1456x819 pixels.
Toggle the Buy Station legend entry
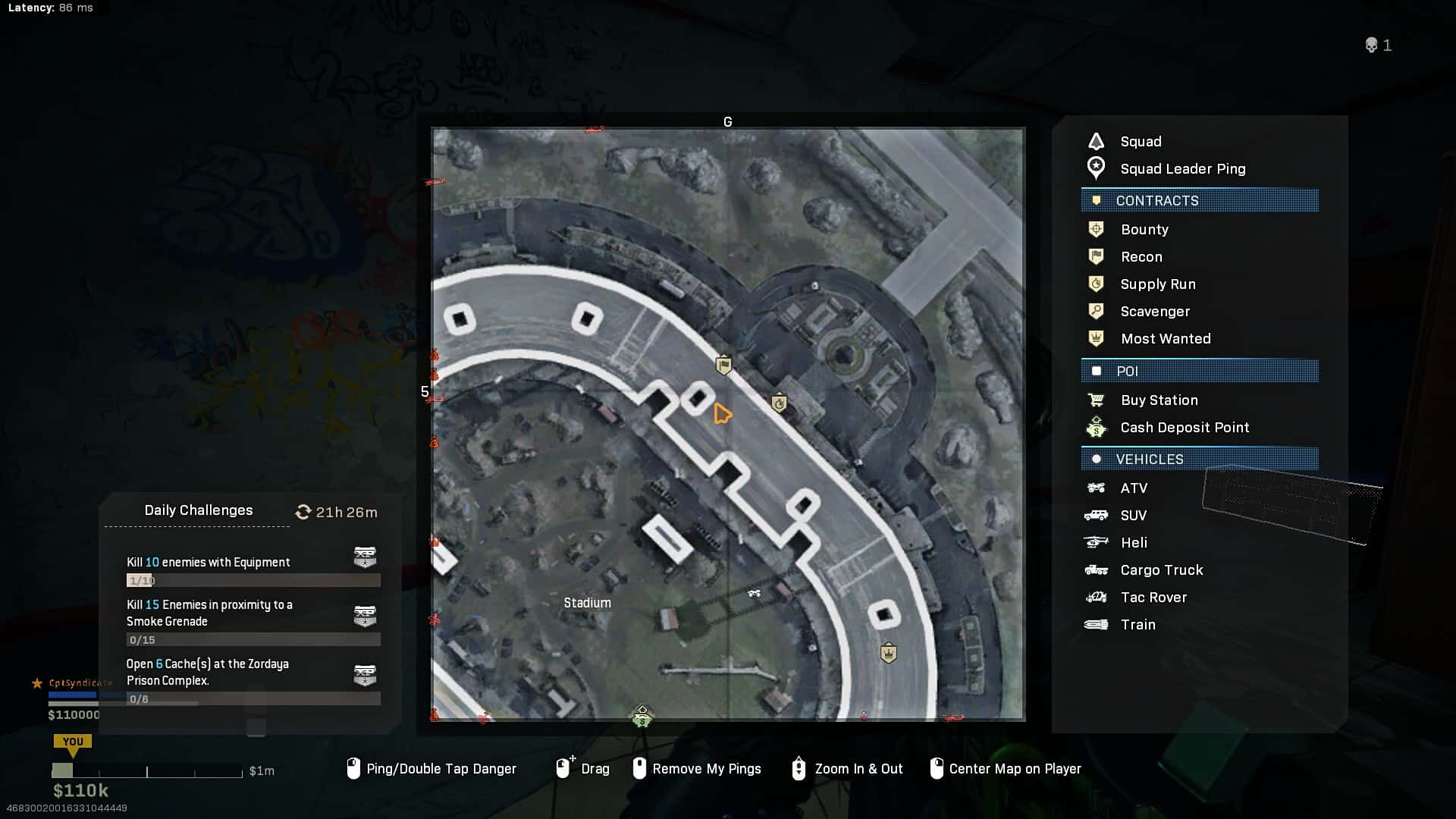point(1159,400)
